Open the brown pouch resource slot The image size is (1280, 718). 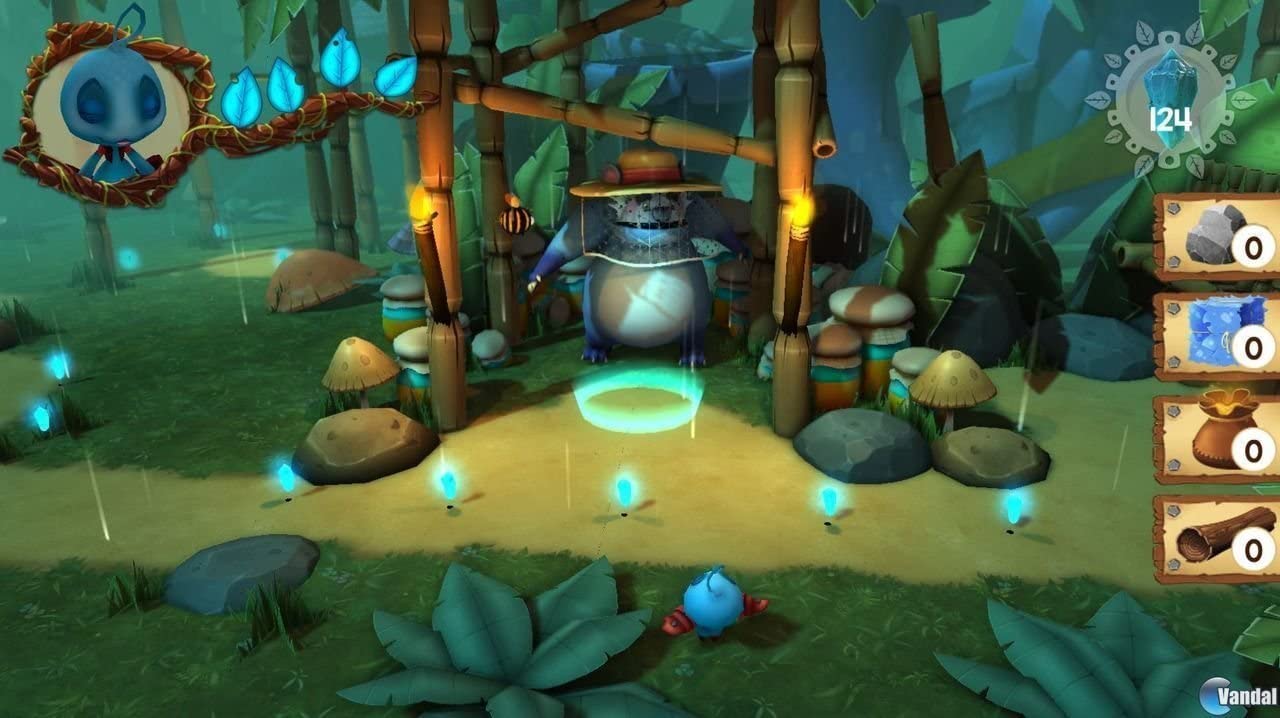(x=1218, y=440)
